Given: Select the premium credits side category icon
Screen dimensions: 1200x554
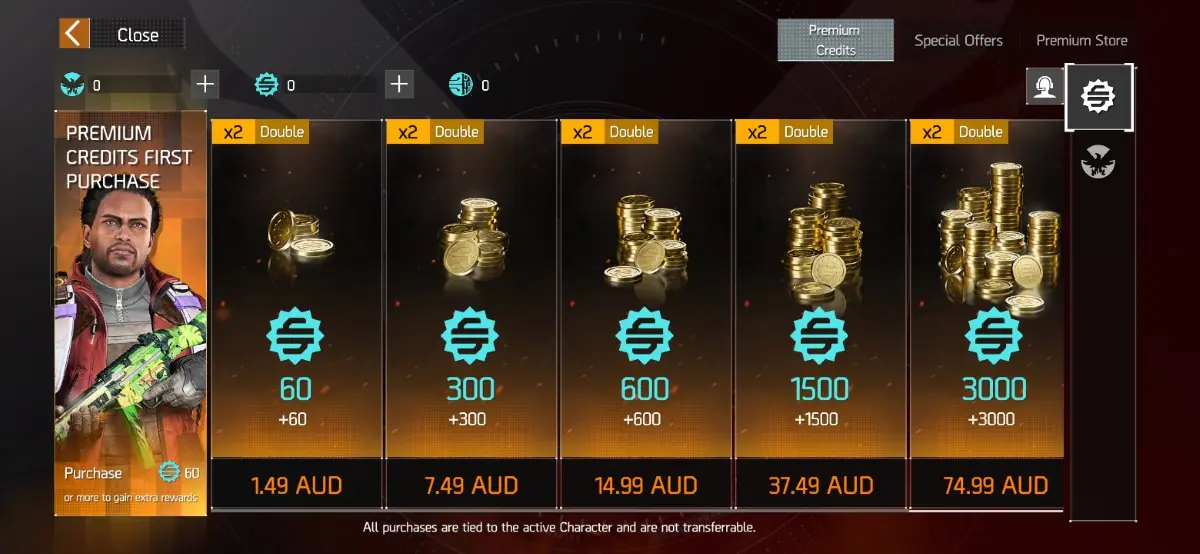Looking at the screenshot, I should 1099,97.
